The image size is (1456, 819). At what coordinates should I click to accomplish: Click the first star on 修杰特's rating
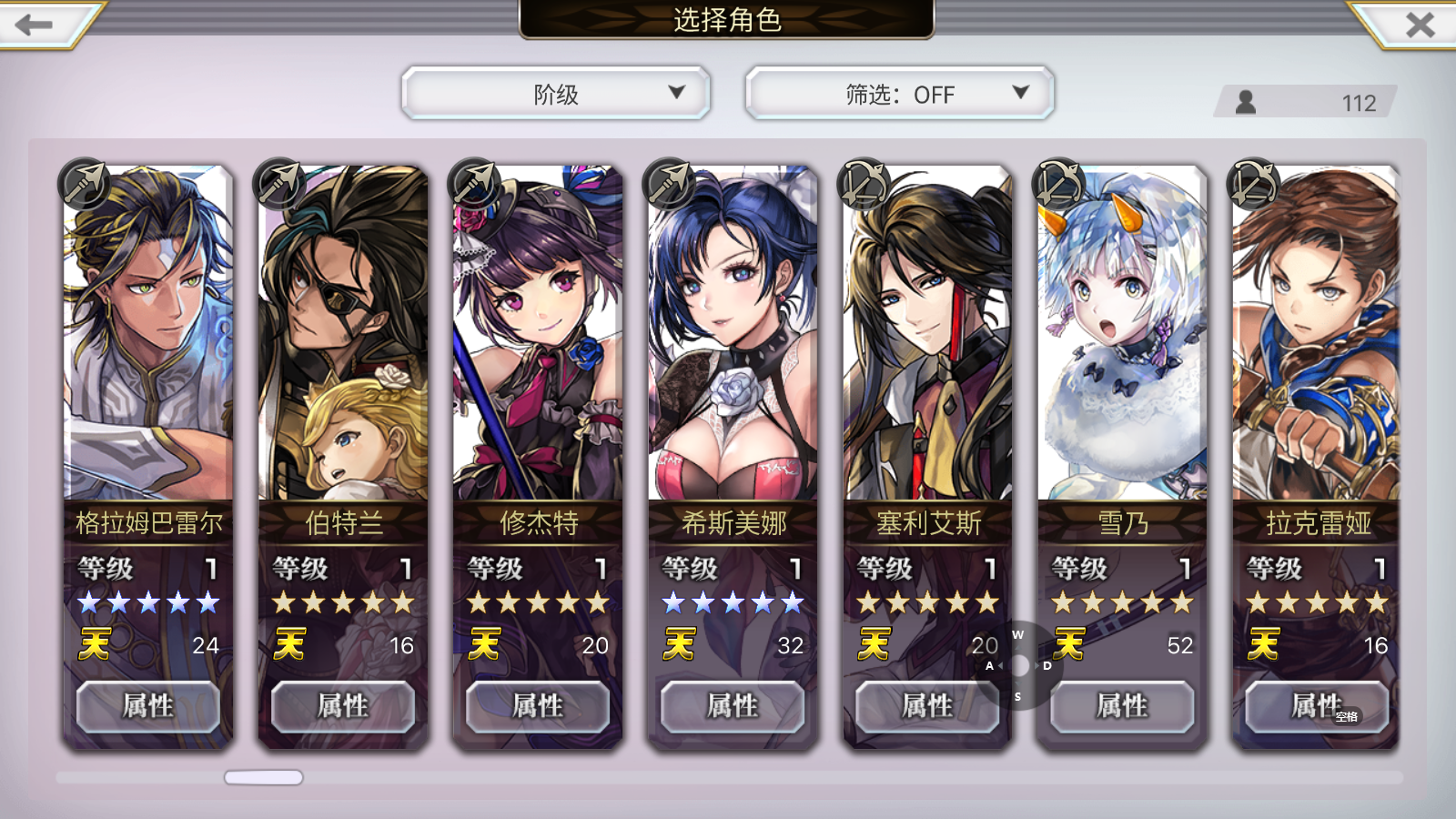pos(480,602)
